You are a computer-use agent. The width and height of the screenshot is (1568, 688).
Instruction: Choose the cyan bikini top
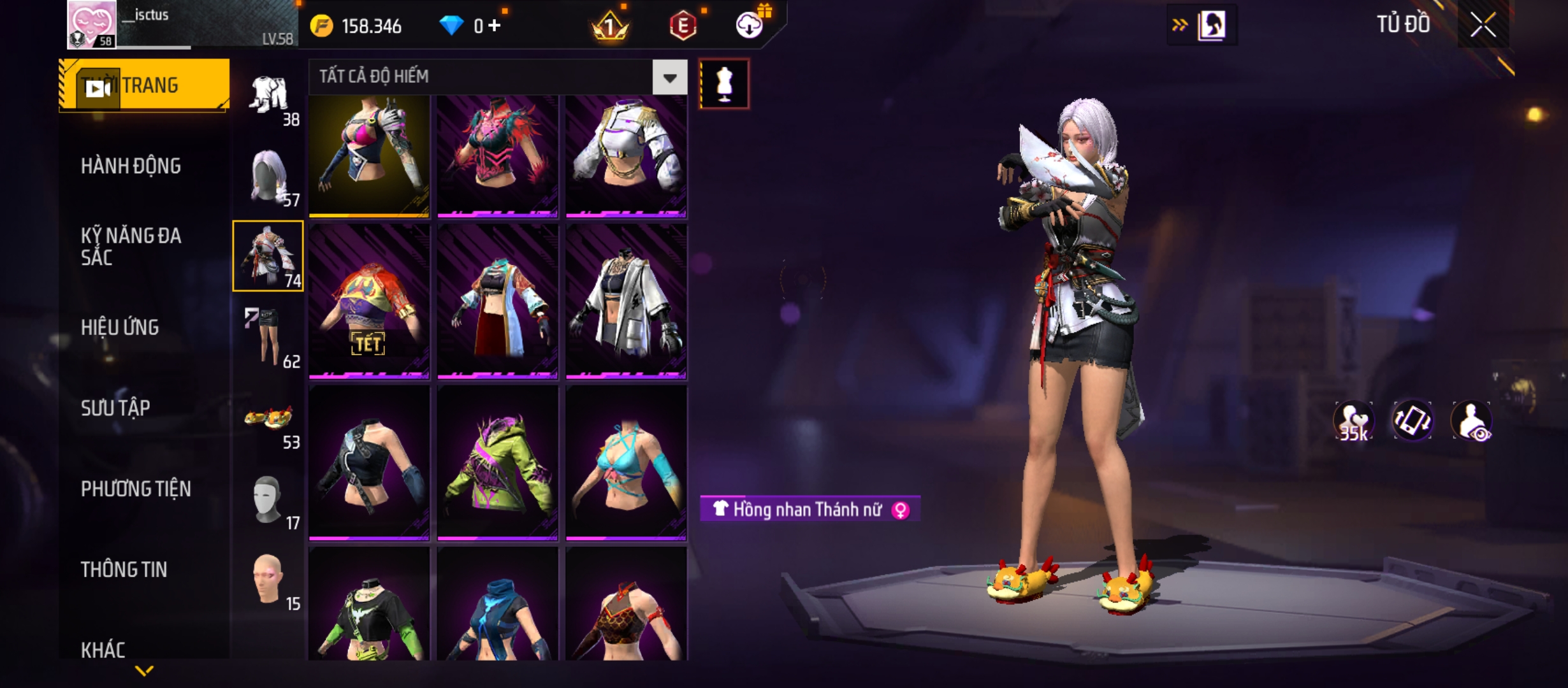click(626, 464)
